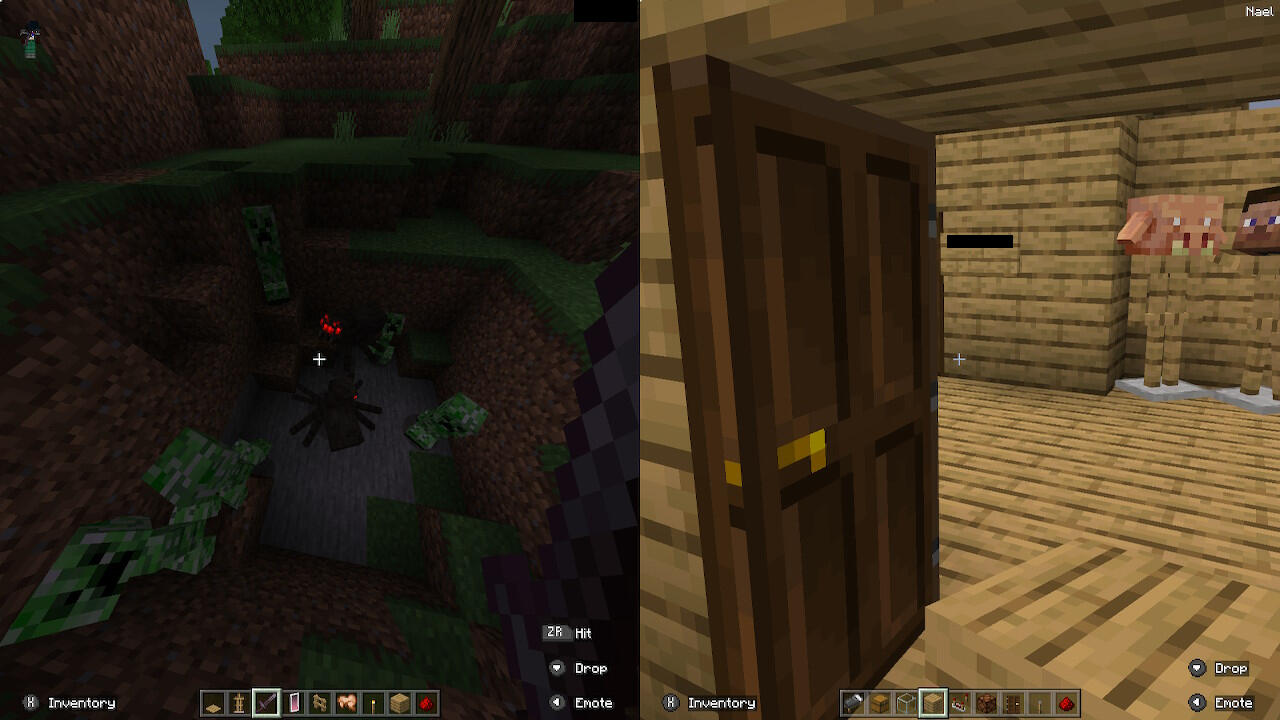
Task: Select the pink bed item in the left hotbar
Action: point(293,703)
